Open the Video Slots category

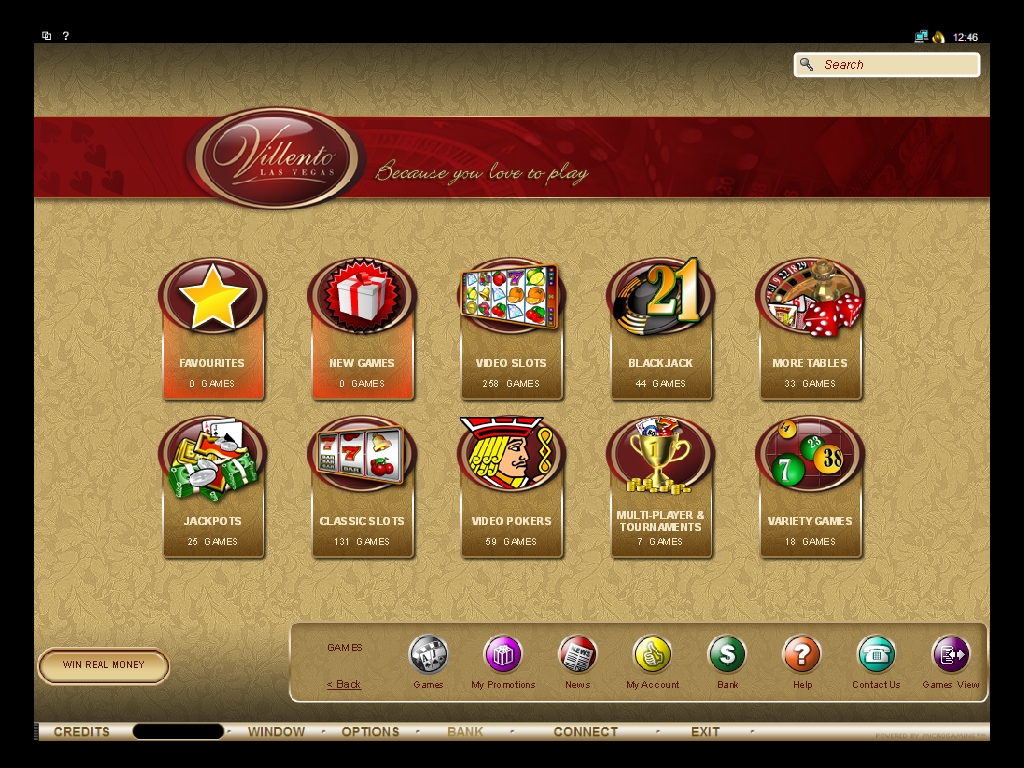pos(511,330)
